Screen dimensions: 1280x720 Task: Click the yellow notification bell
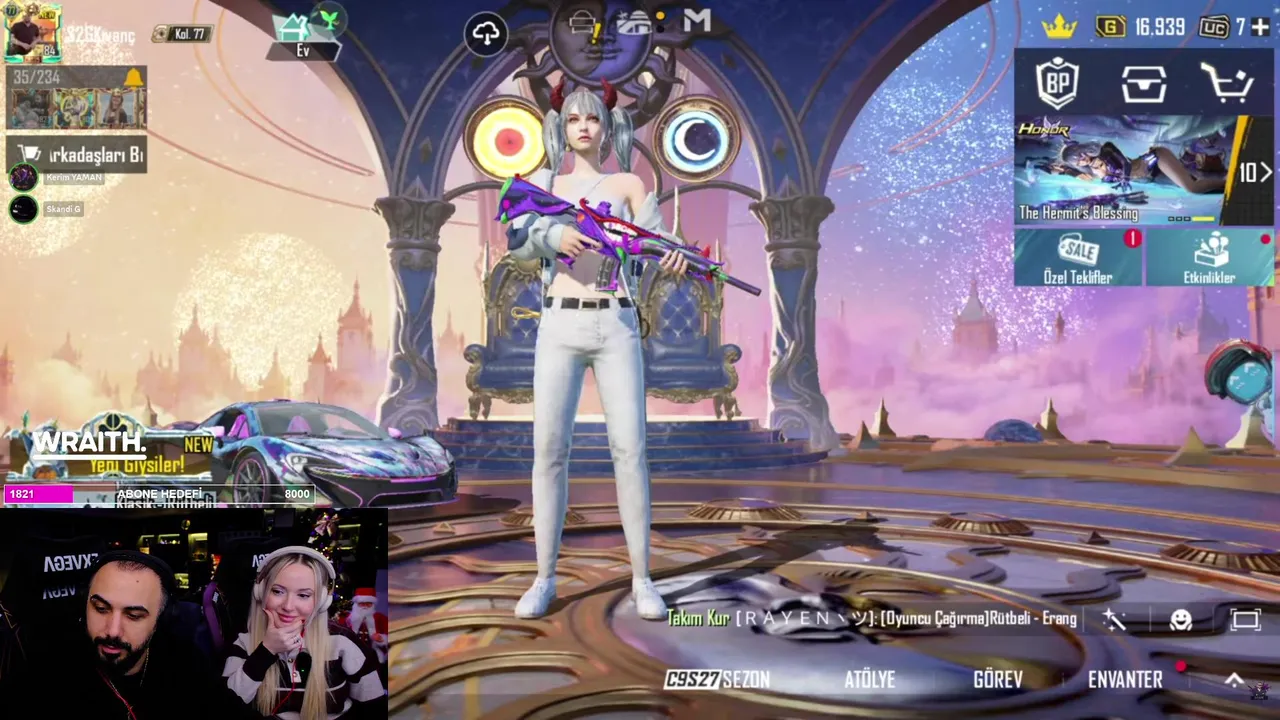coord(133,78)
